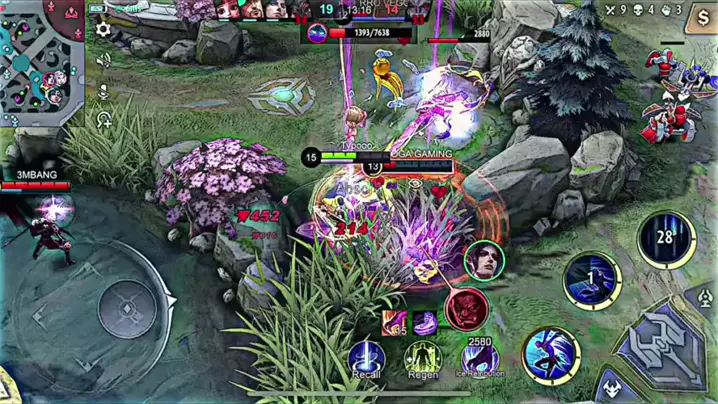Select the attack-turret targeting button
This screenshot has height=404, width=718.
coord(705,298)
